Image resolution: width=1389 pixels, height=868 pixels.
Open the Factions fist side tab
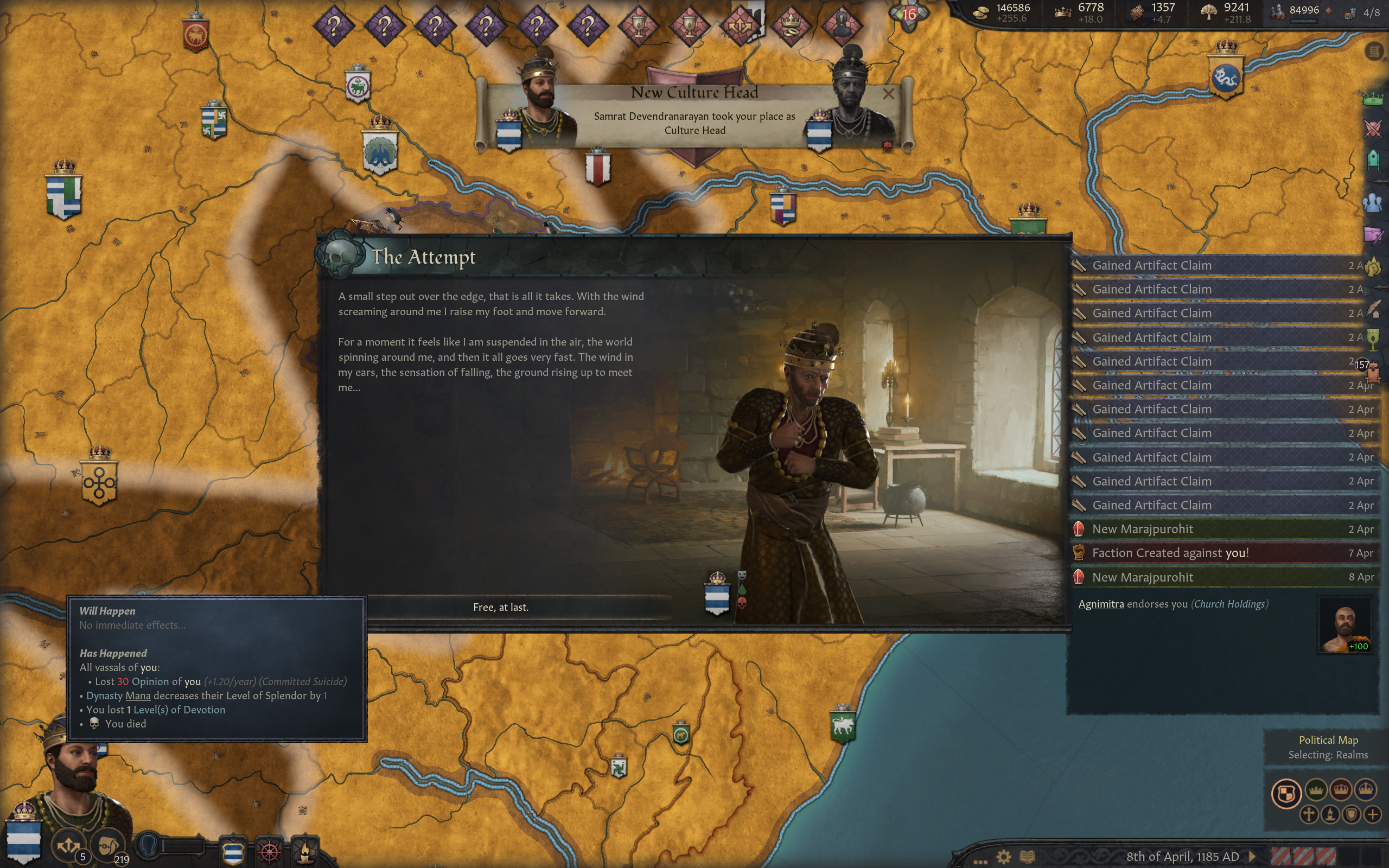(1372, 267)
